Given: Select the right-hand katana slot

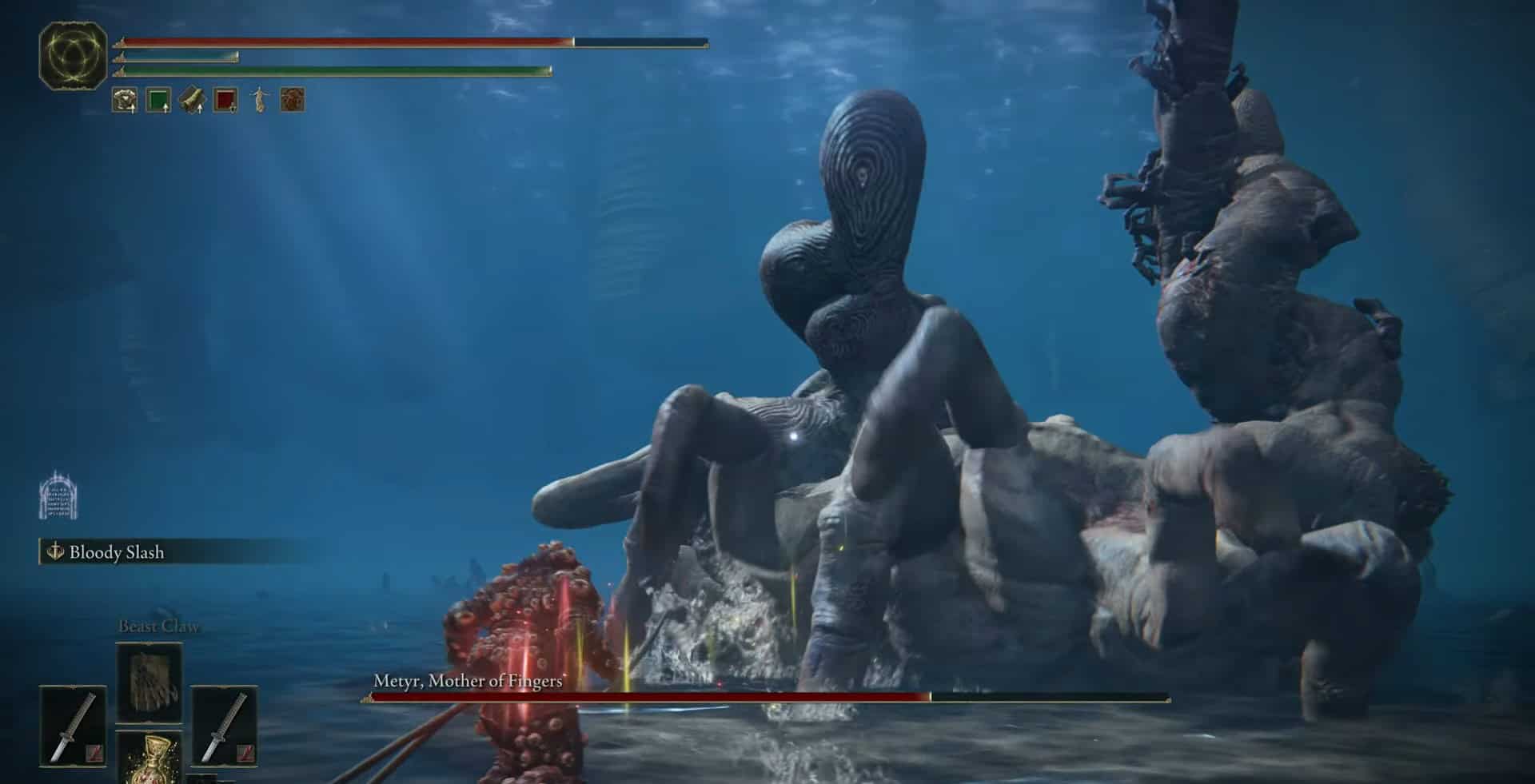Looking at the screenshot, I should [224, 726].
